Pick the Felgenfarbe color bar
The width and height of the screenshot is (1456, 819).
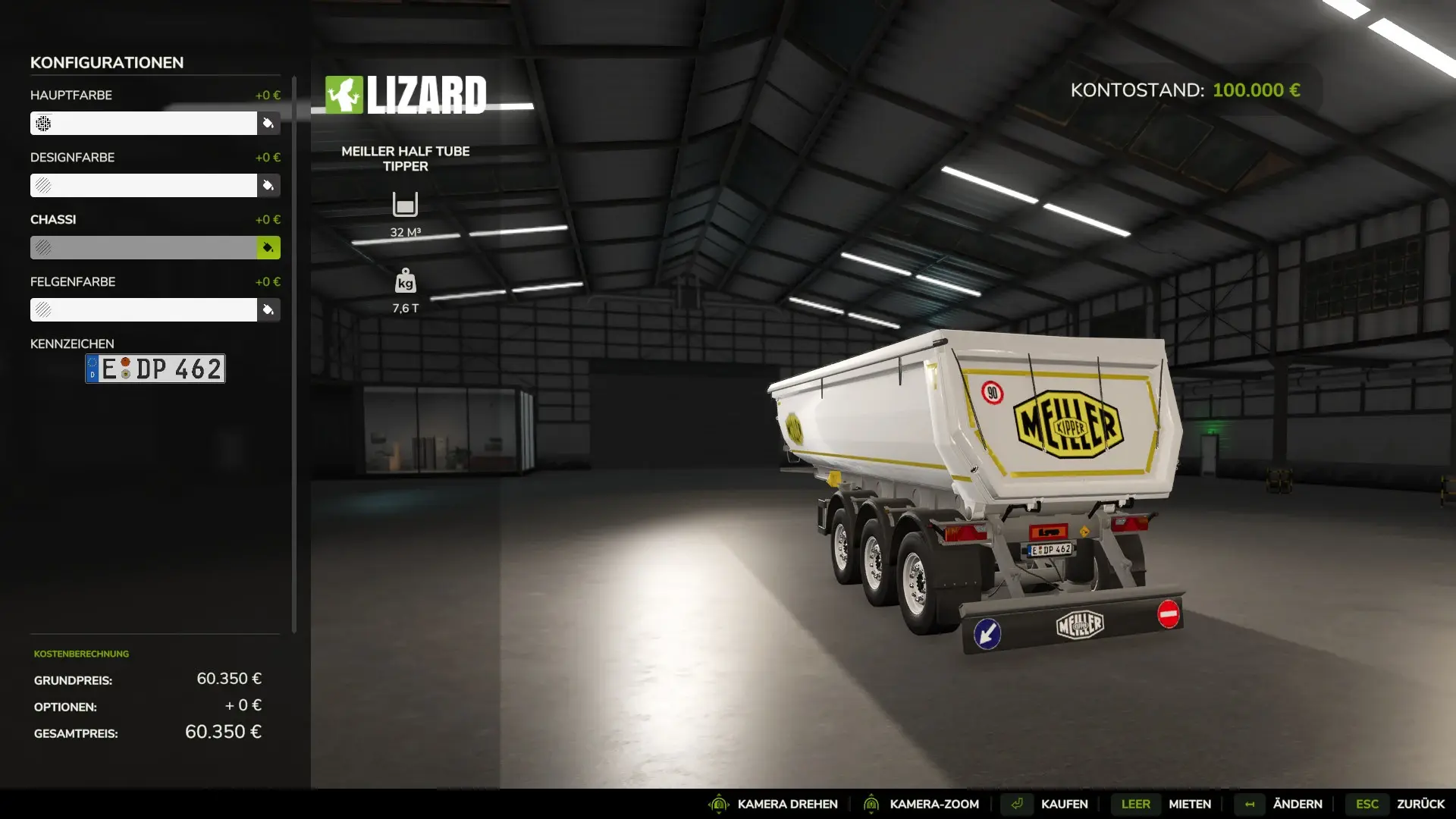coord(143,309)
